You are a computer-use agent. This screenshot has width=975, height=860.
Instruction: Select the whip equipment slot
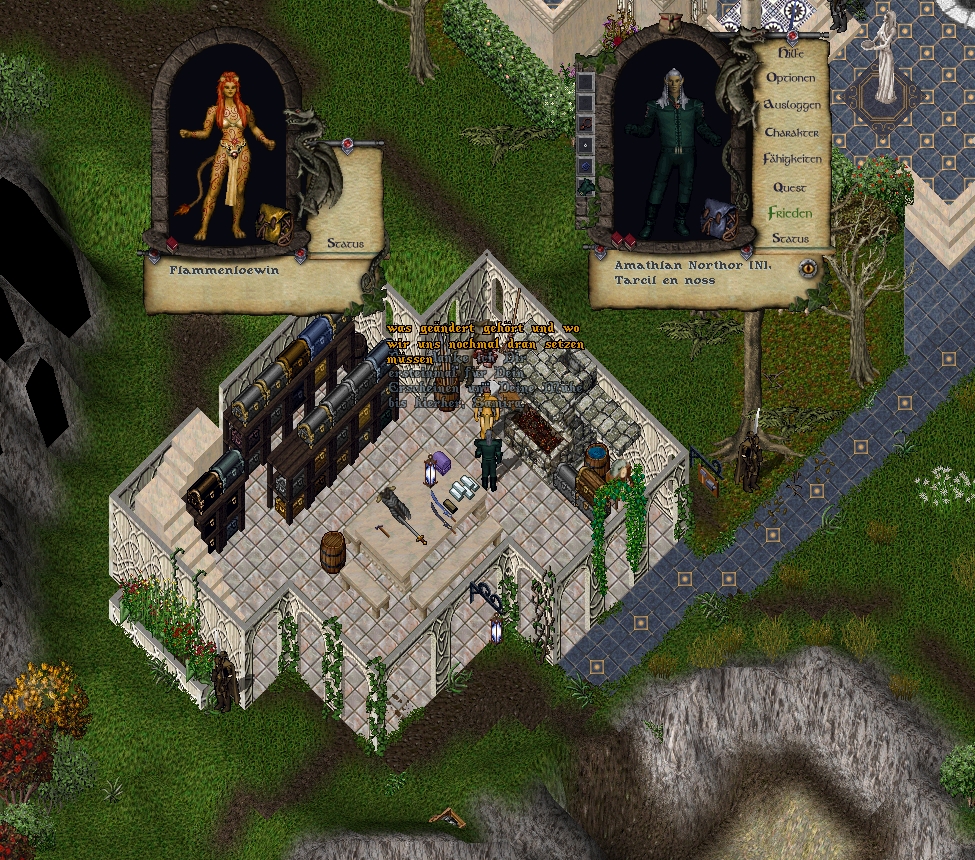point(587,124)
